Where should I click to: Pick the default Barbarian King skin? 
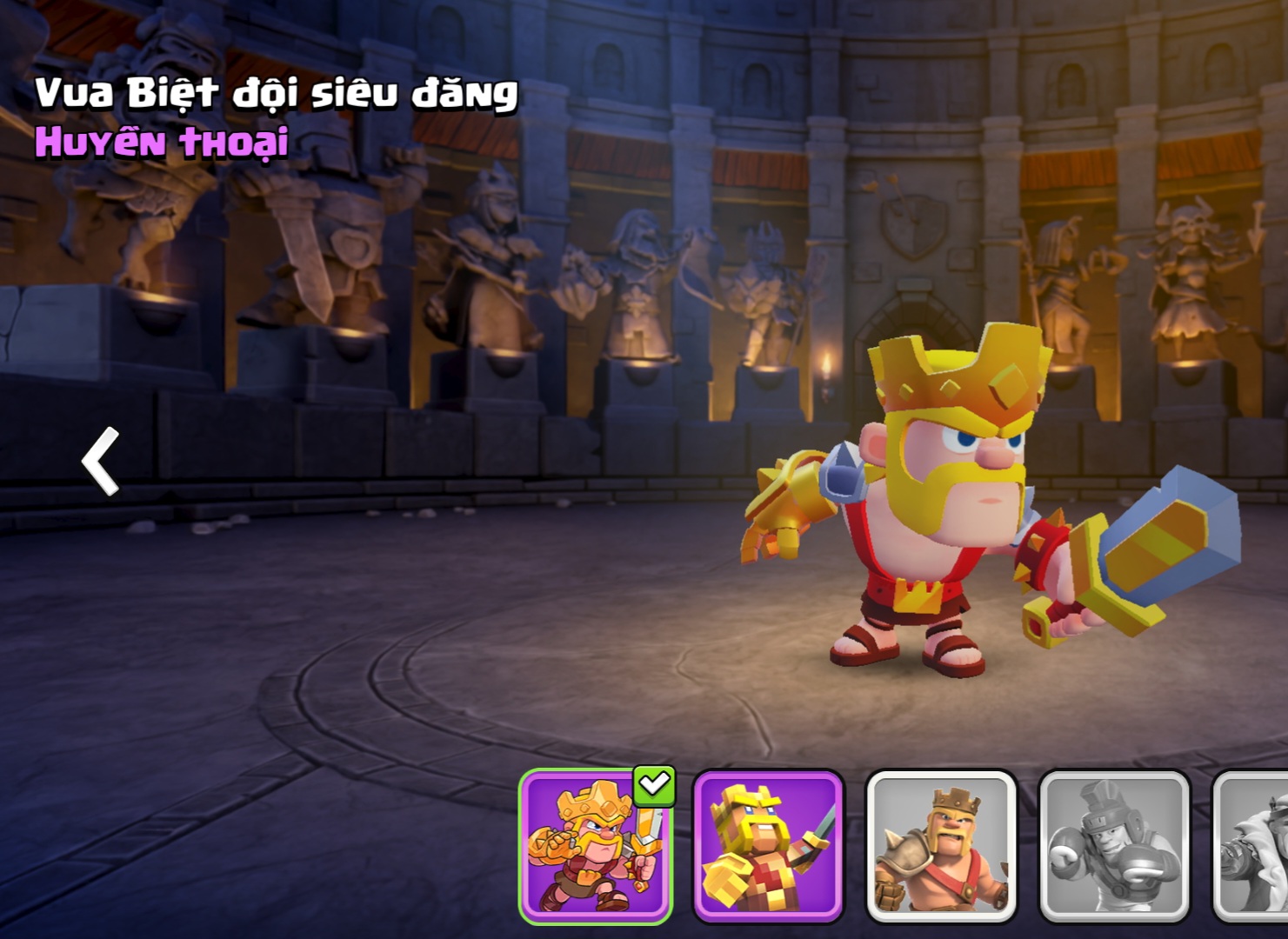point(941,845)
